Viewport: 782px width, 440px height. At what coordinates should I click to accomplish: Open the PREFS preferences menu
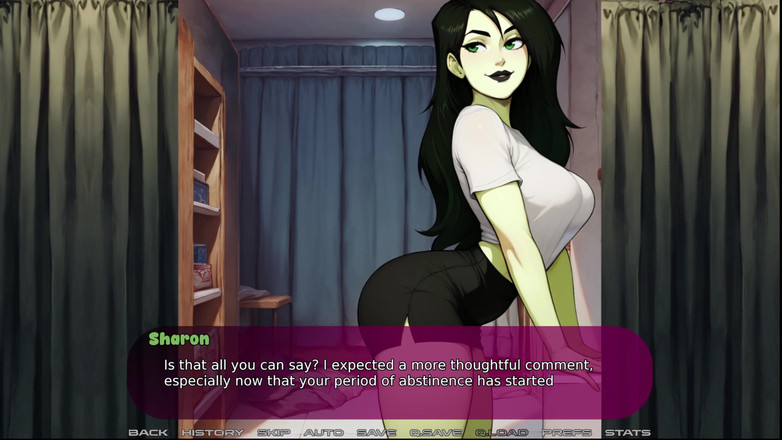point(567,432)
